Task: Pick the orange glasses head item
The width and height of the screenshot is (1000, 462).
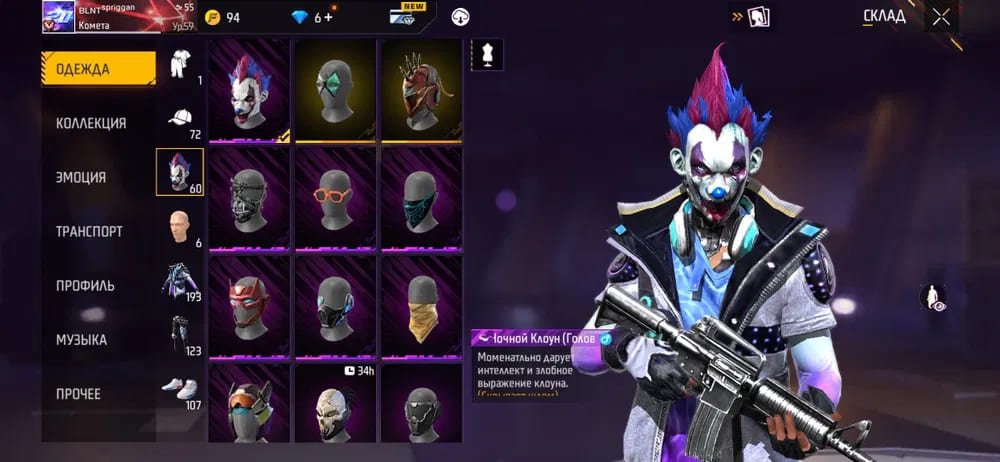Action: pos(335,198)
